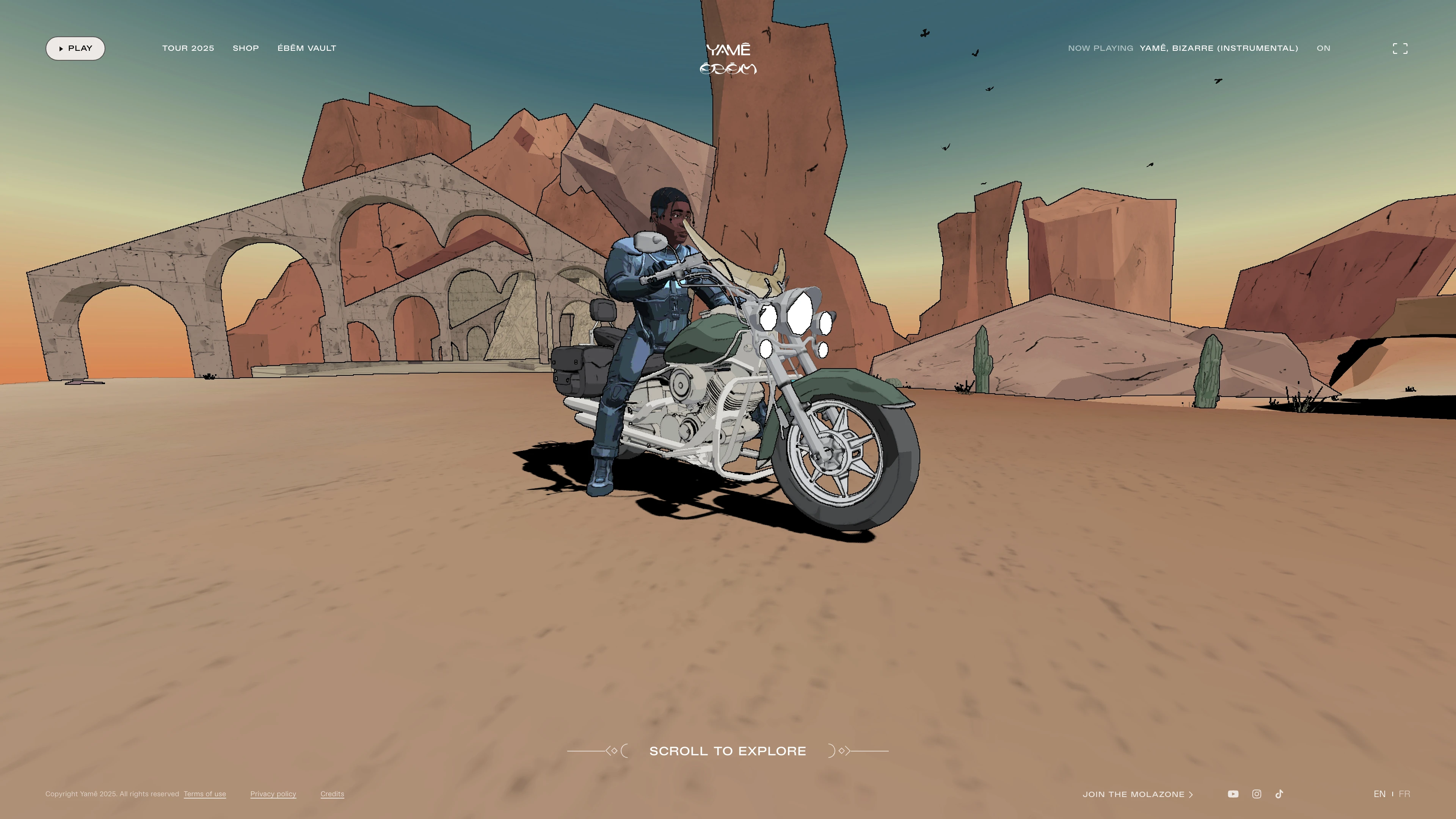Viewport: 1456px width, 819px height.
Task: Open the TikTok icon link
Action: 1280,794
